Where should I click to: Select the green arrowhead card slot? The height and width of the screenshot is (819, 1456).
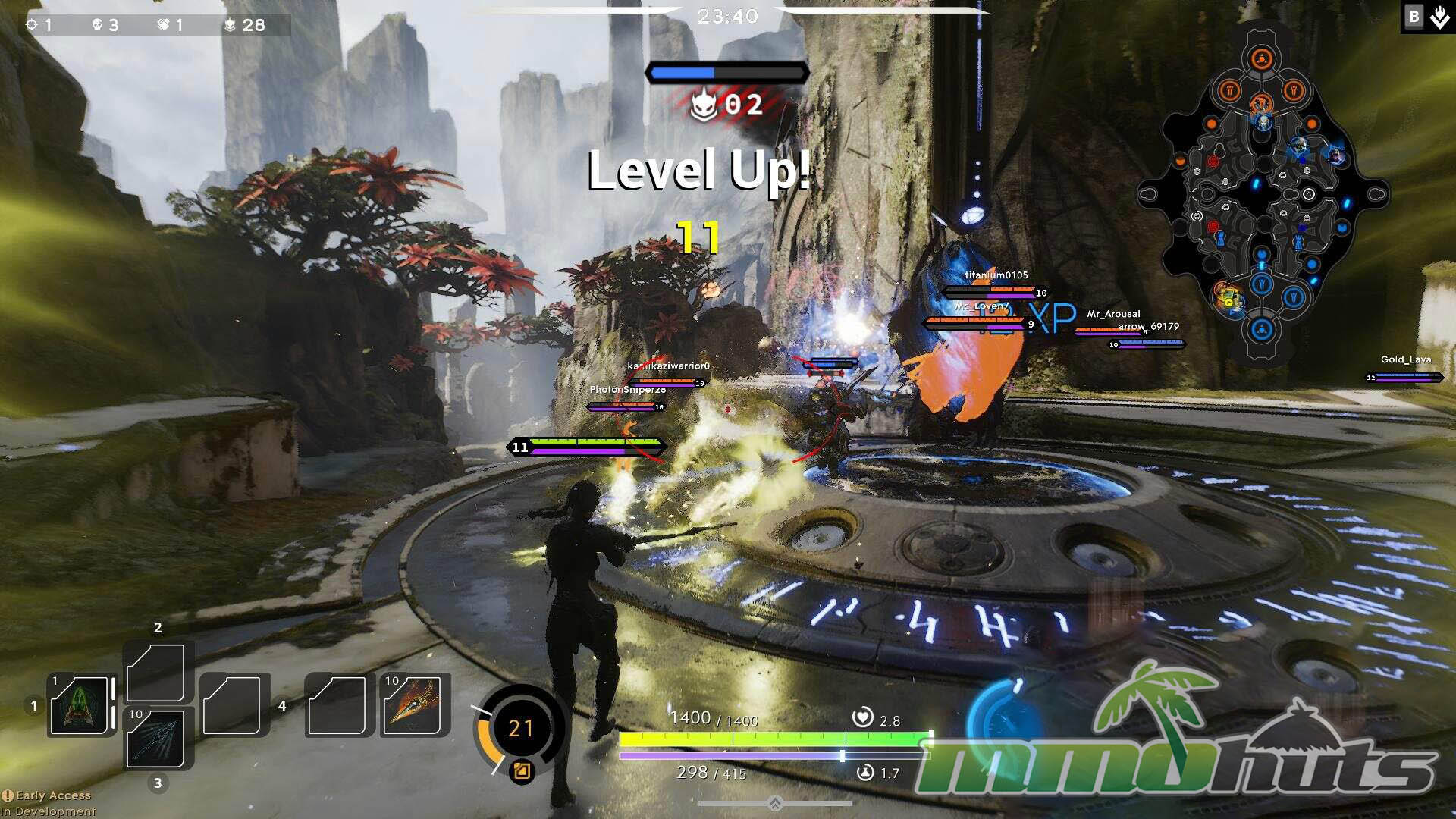79,706
